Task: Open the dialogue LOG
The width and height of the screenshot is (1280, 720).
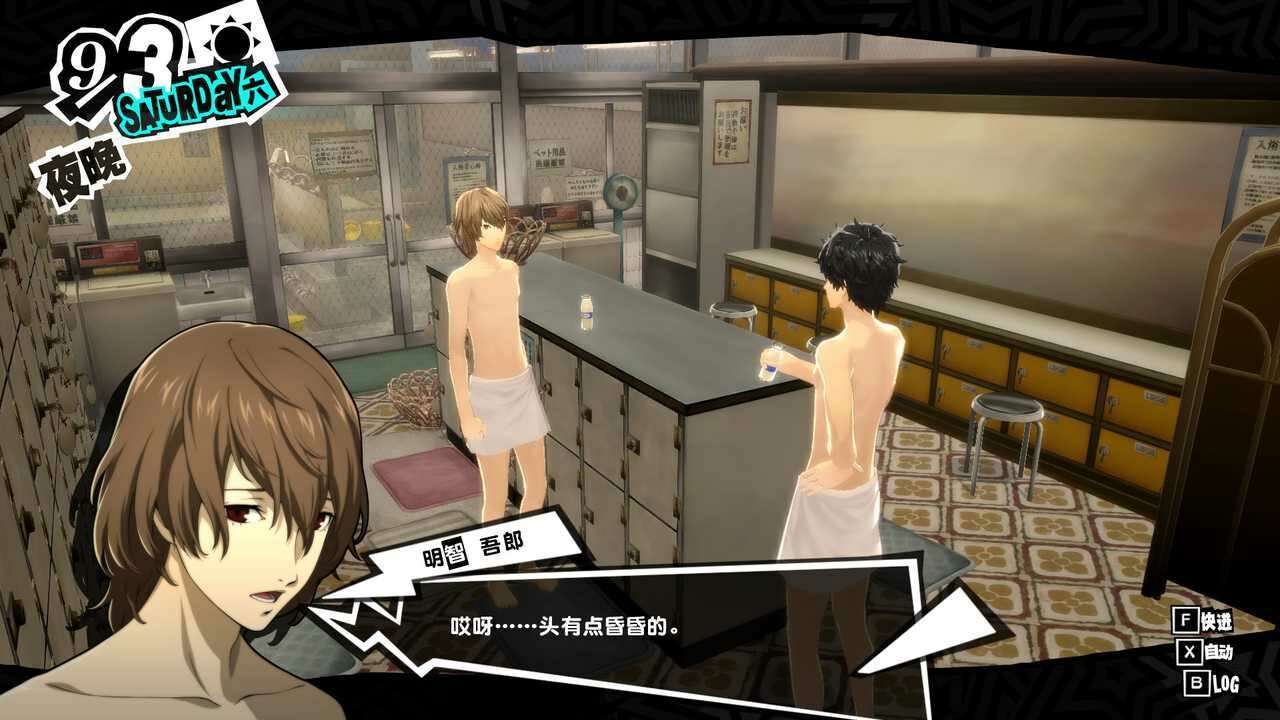Action: click(1211, 684)
